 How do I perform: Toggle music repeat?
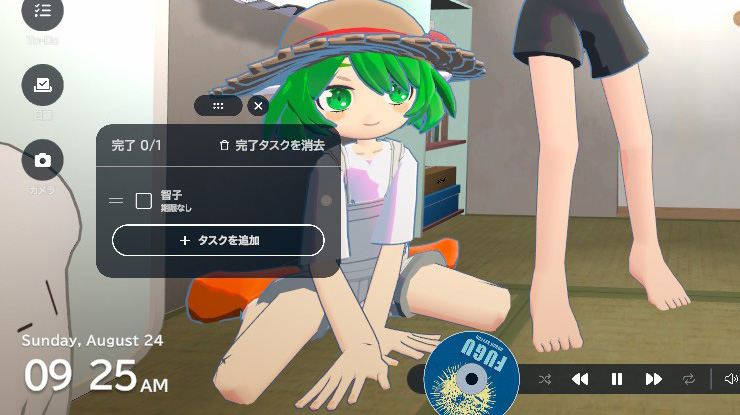click(689, 379)
